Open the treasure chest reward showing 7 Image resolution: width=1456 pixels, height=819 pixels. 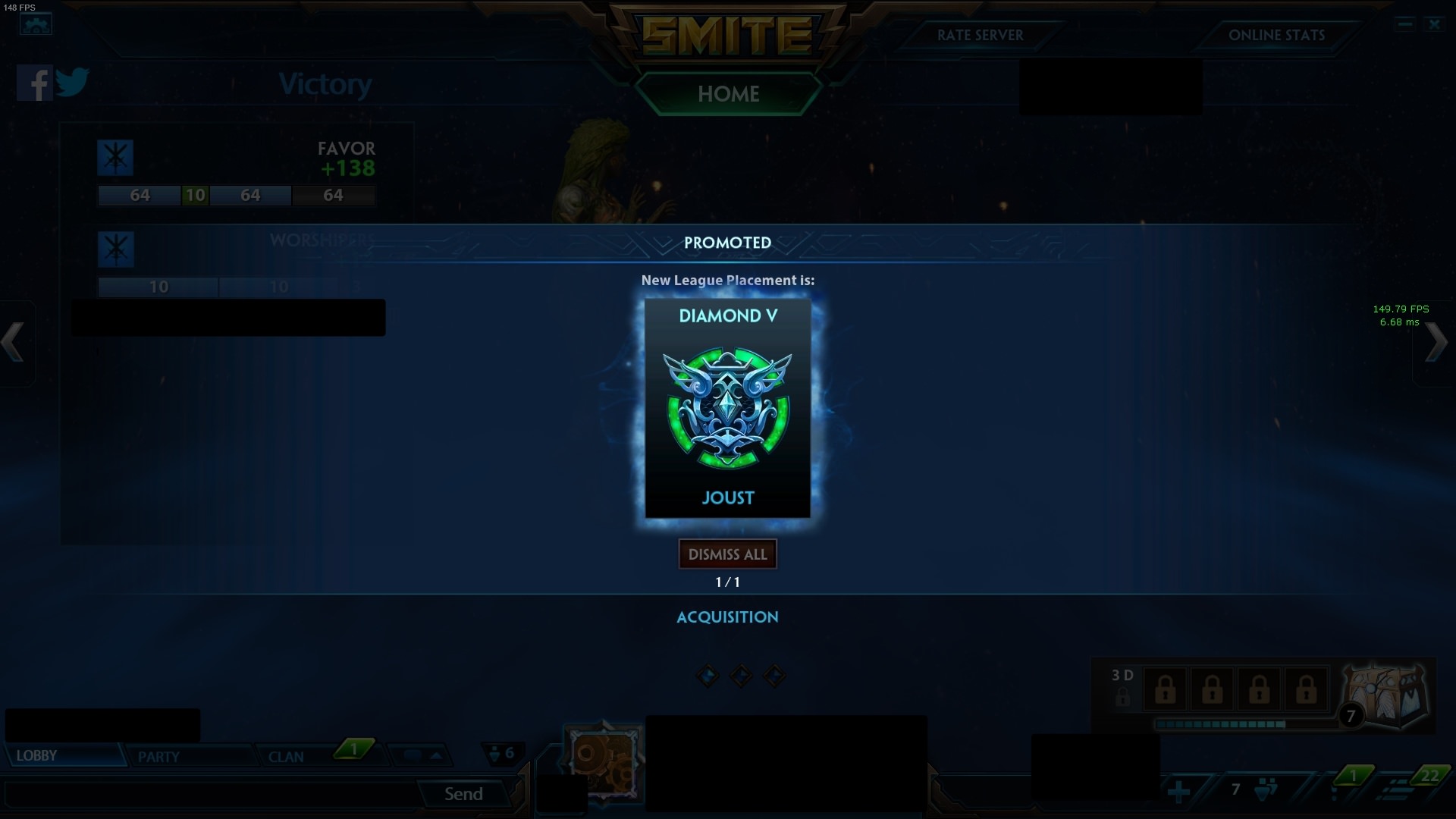[1385, 694]
